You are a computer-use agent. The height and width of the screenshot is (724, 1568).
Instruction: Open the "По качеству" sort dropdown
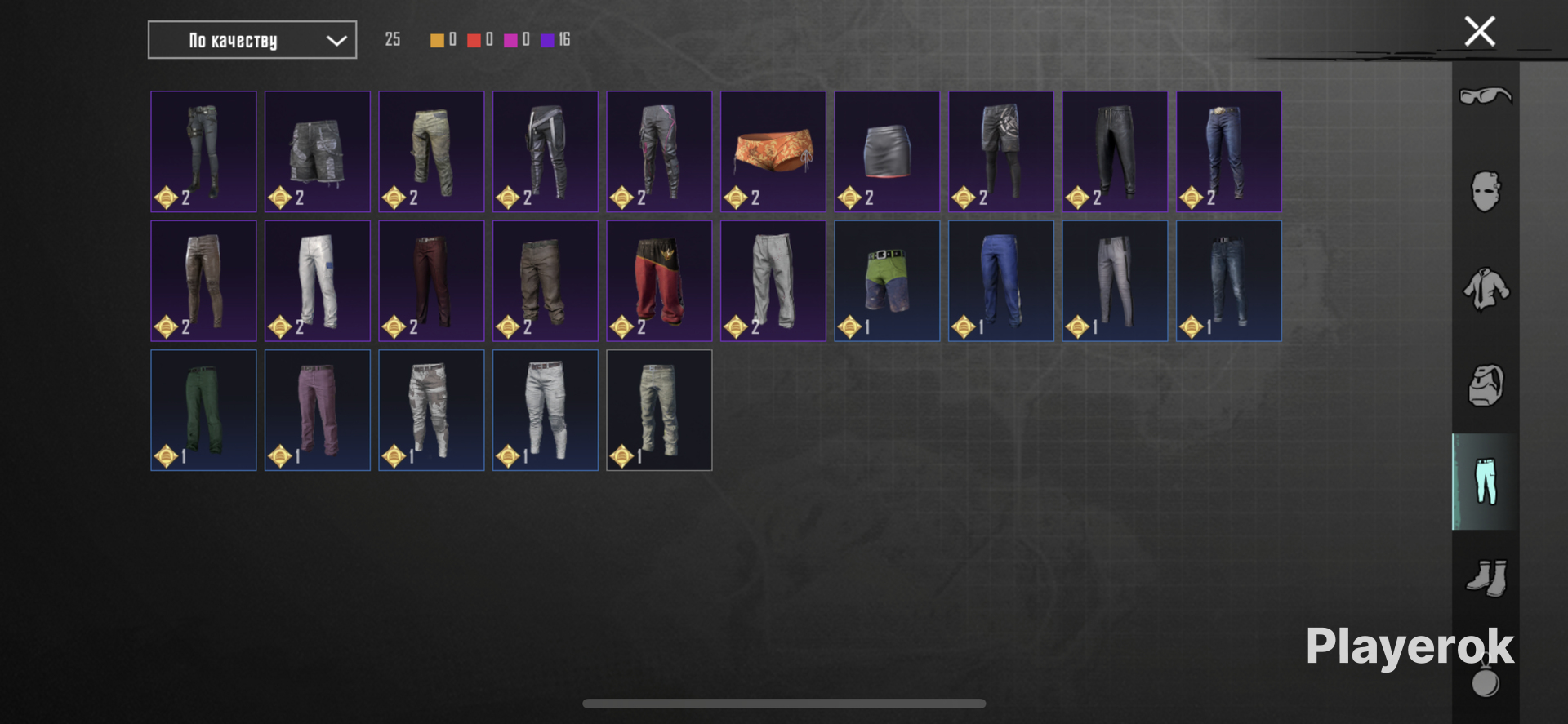tap(252, 40)
